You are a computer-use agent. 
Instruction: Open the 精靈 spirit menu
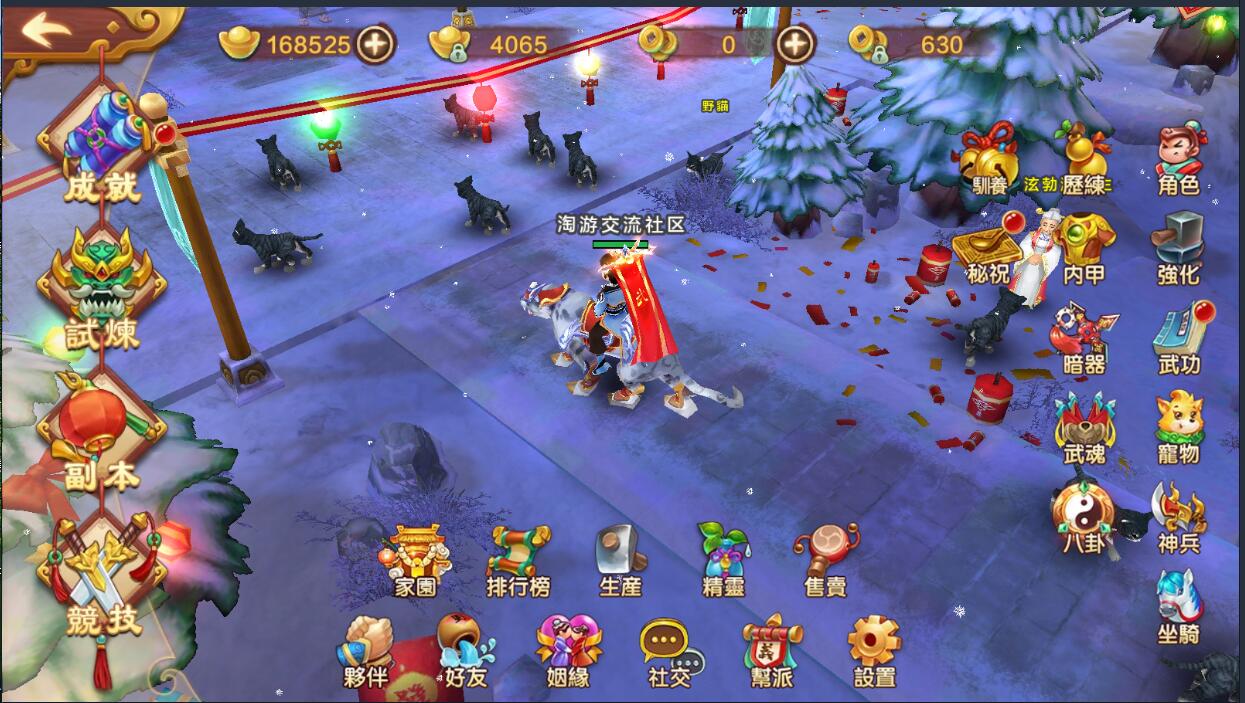pyautogui.click(x=723, y=561)
